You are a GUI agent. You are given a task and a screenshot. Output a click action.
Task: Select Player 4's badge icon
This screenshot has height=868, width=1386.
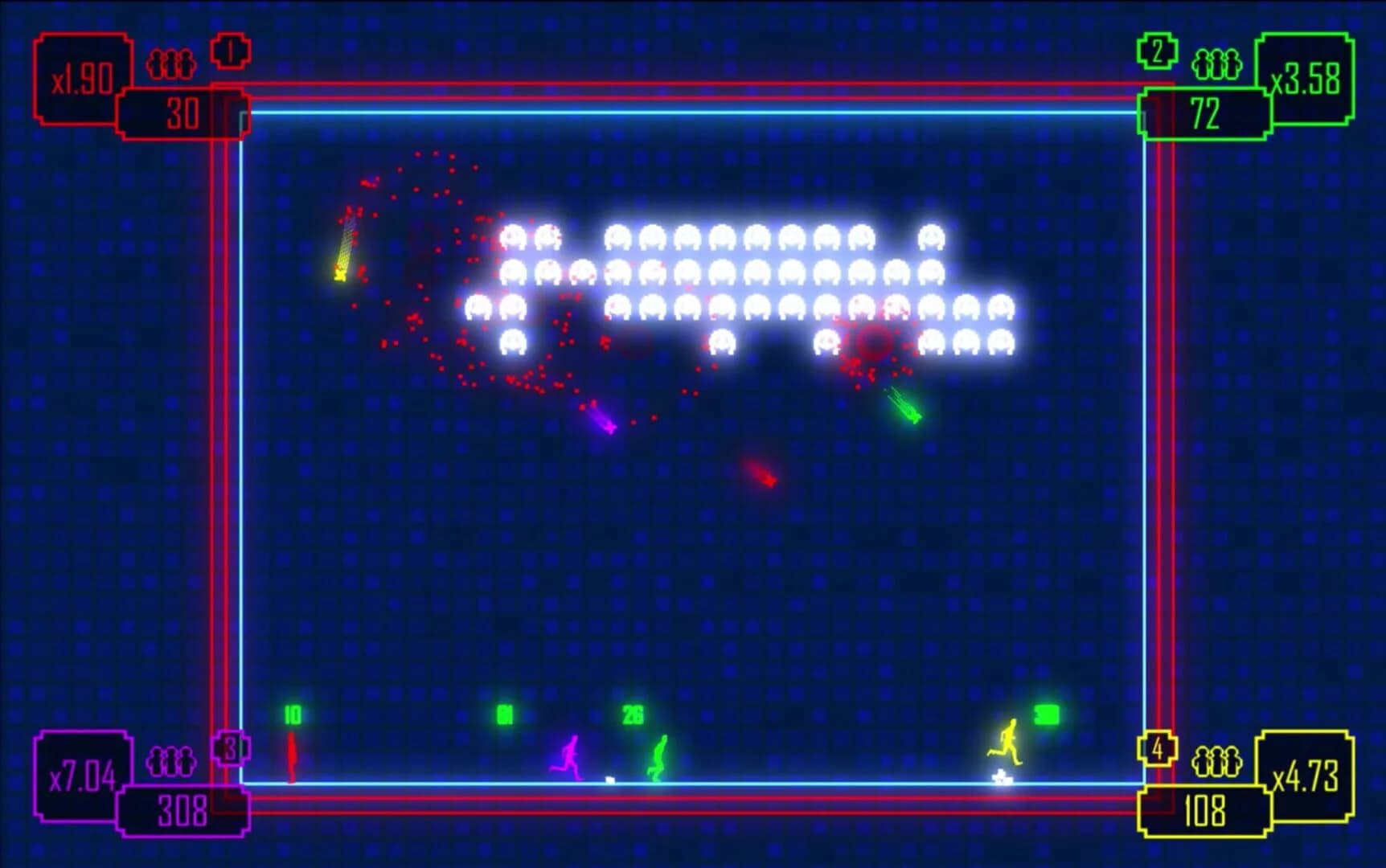[1155, 749]
